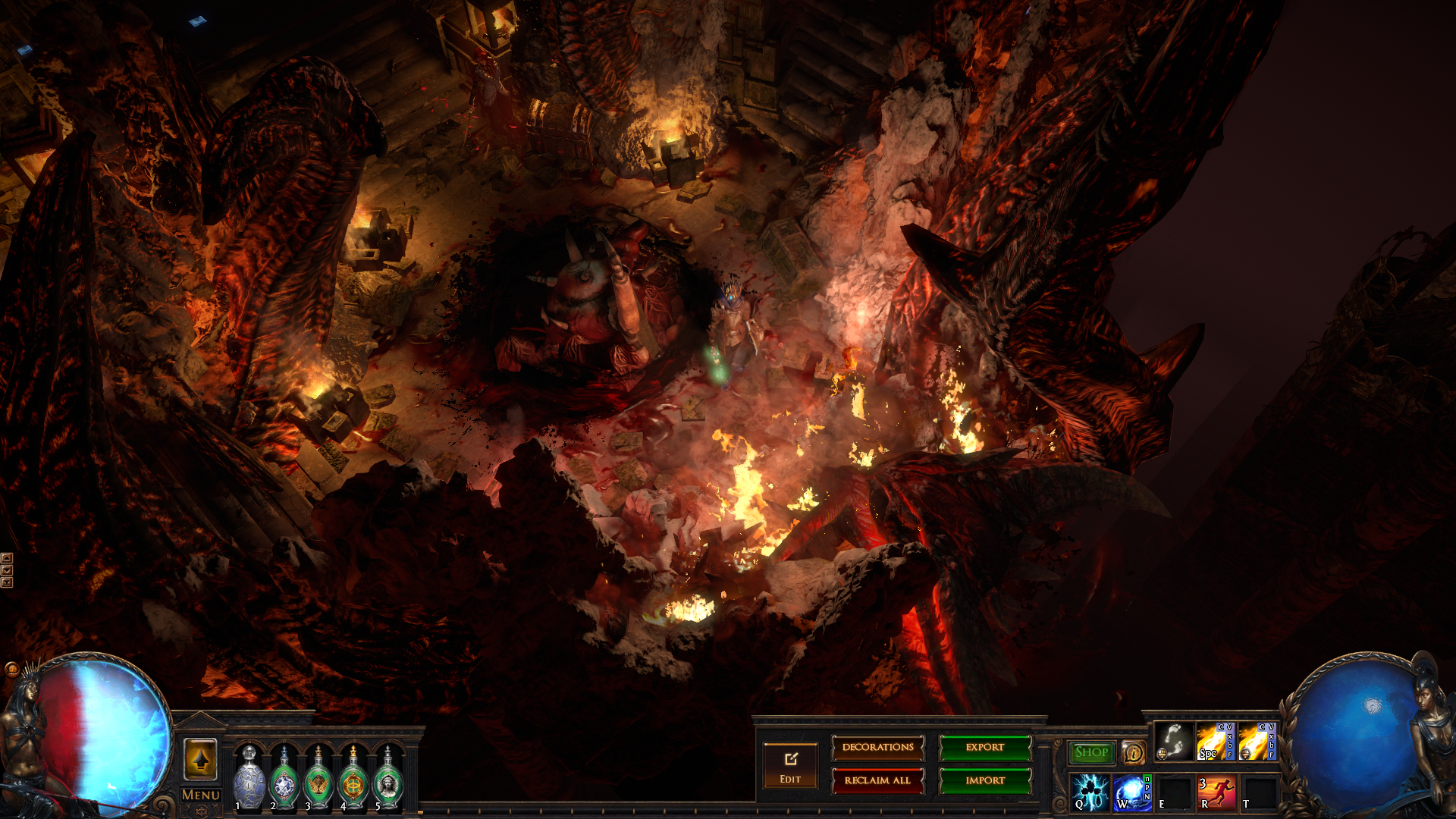1456x819 pixels.
Task: Activate the red running-figure skill on R
Action: [1216, 792]
